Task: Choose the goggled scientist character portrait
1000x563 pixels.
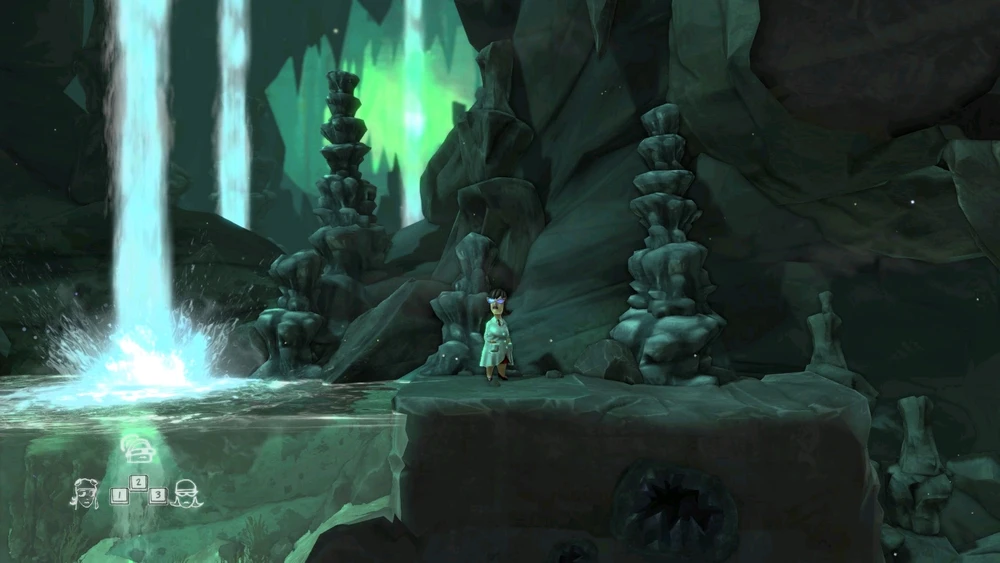Action: point(186,493)
